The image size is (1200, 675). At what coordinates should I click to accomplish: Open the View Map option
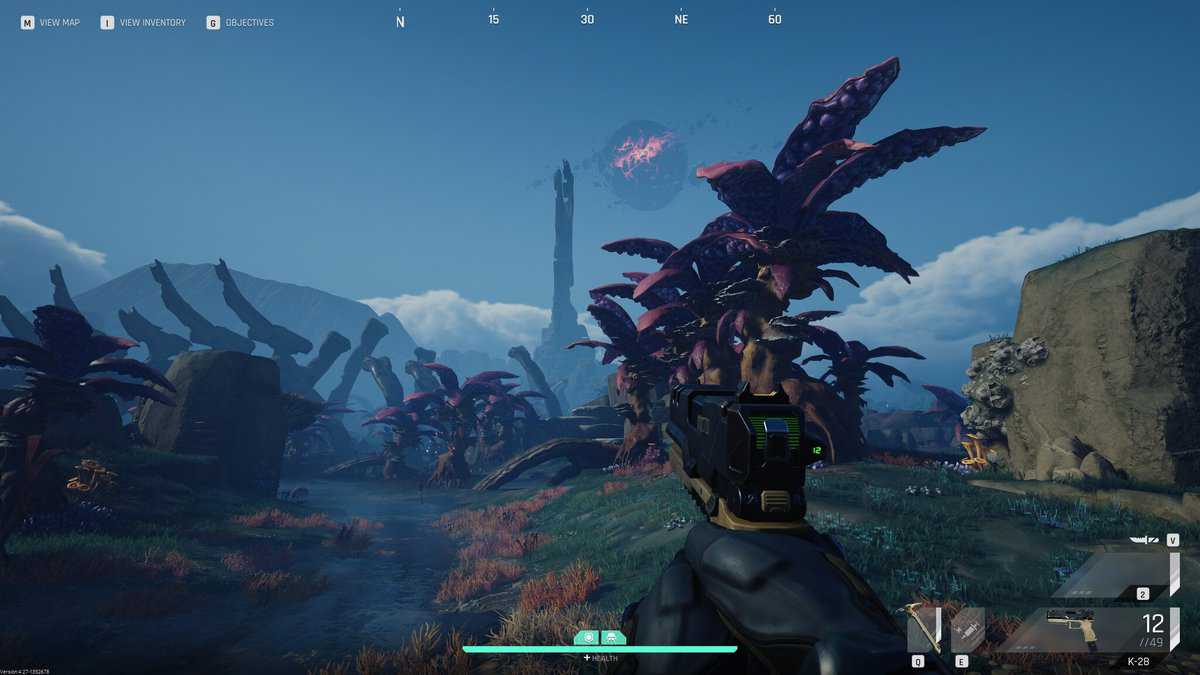(50, 22)
